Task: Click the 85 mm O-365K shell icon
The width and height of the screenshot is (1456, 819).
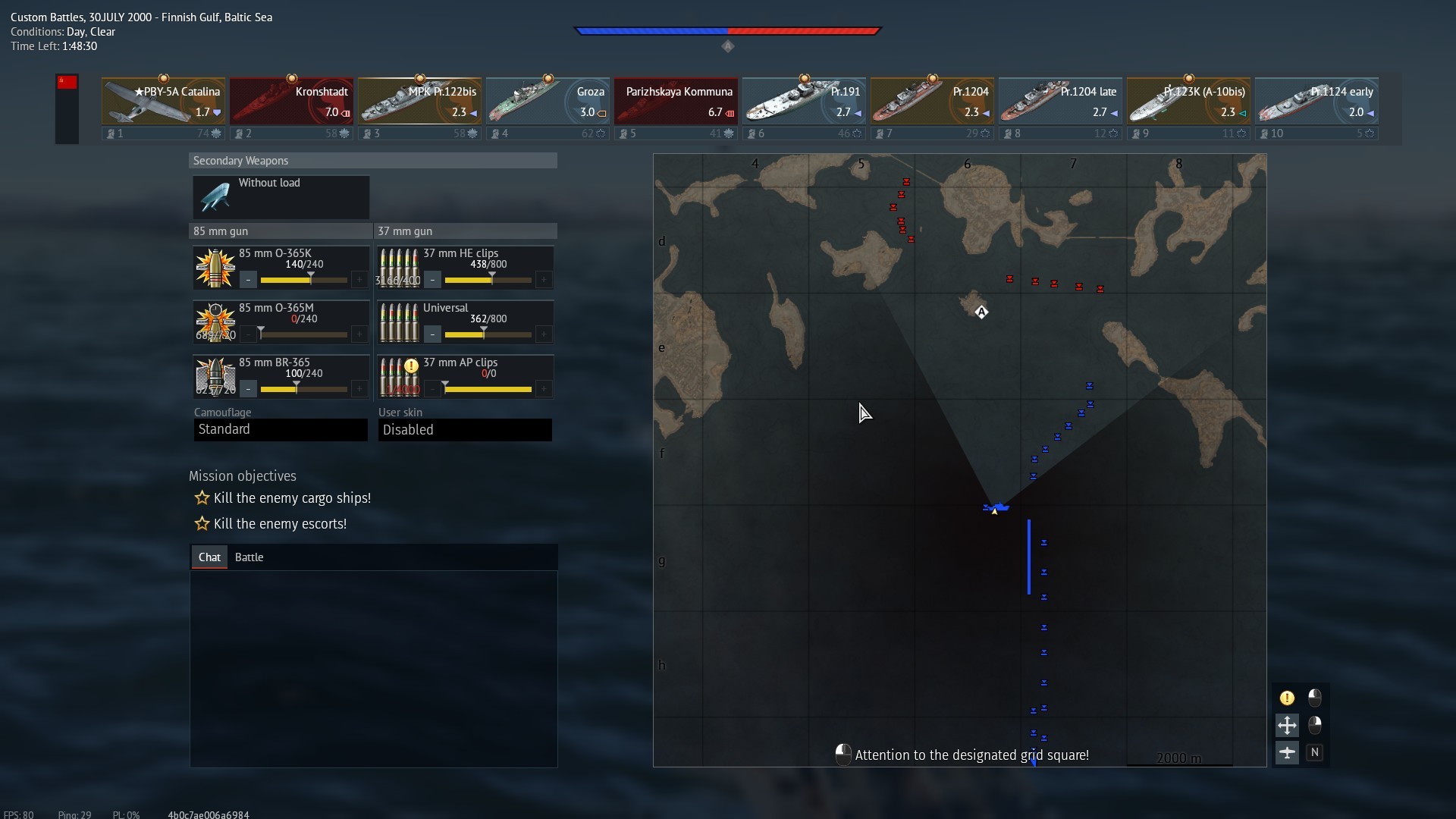Action: [215, 267]
